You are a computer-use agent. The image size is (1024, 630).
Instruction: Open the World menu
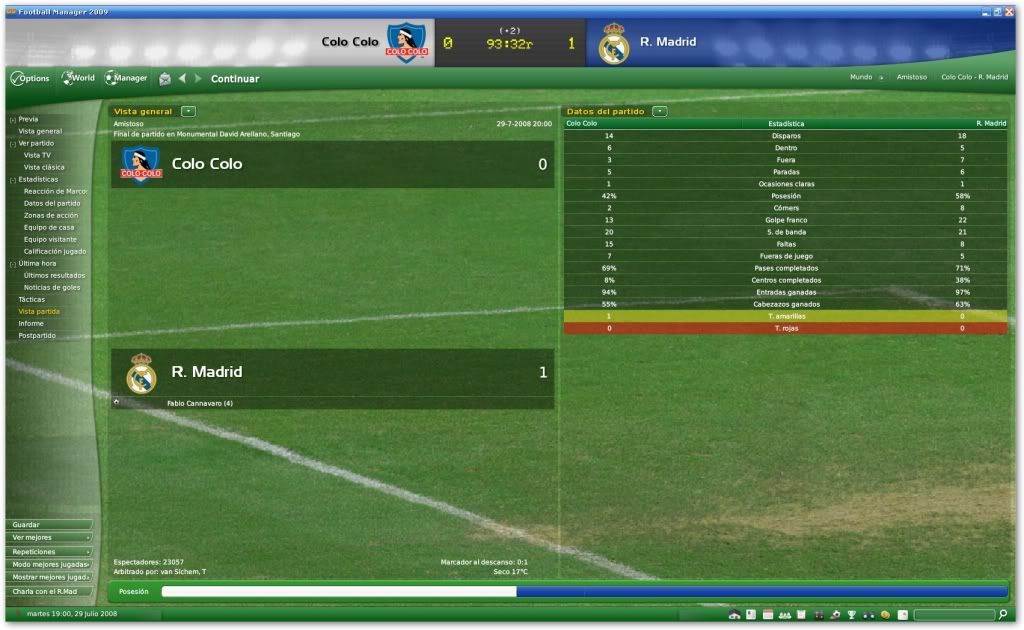(x=79, y=78)
